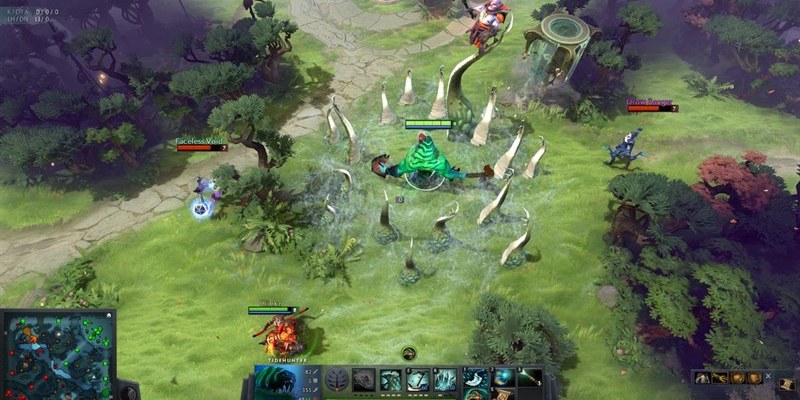
Task: Activate the Ravage ultimate ability
Action: (x=444, y=380)
